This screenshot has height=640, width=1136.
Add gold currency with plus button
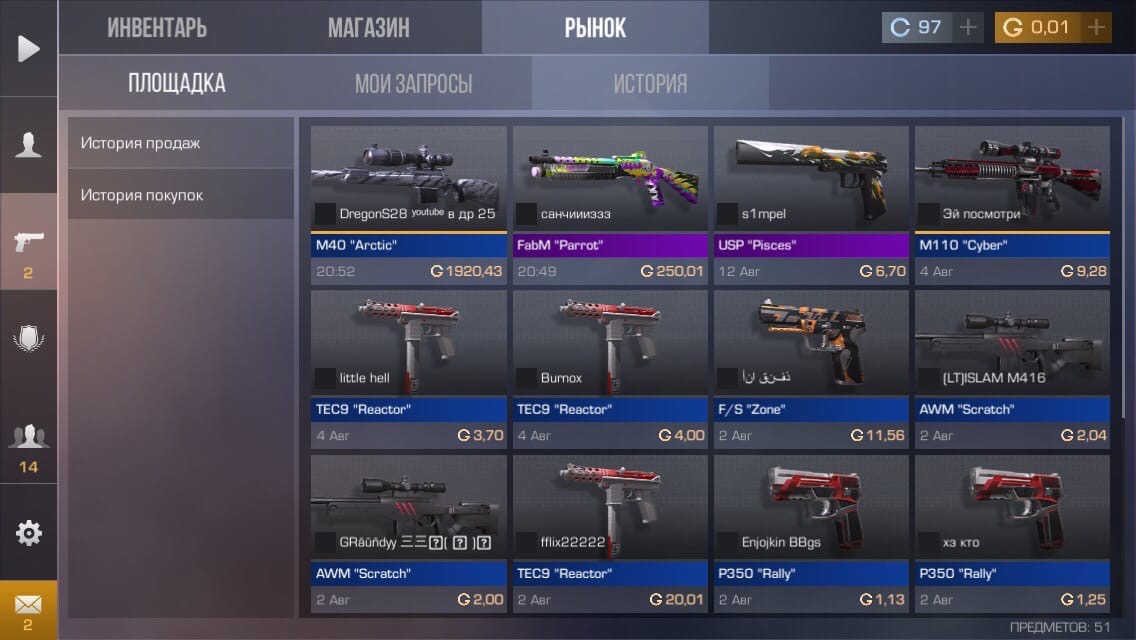1096,27
